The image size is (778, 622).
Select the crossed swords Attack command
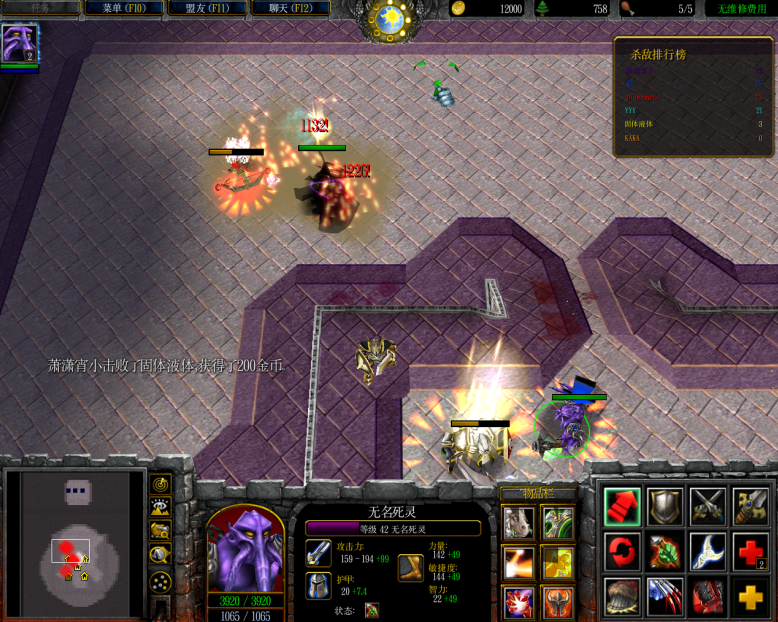pyautogui.click(x=708, y=507)
